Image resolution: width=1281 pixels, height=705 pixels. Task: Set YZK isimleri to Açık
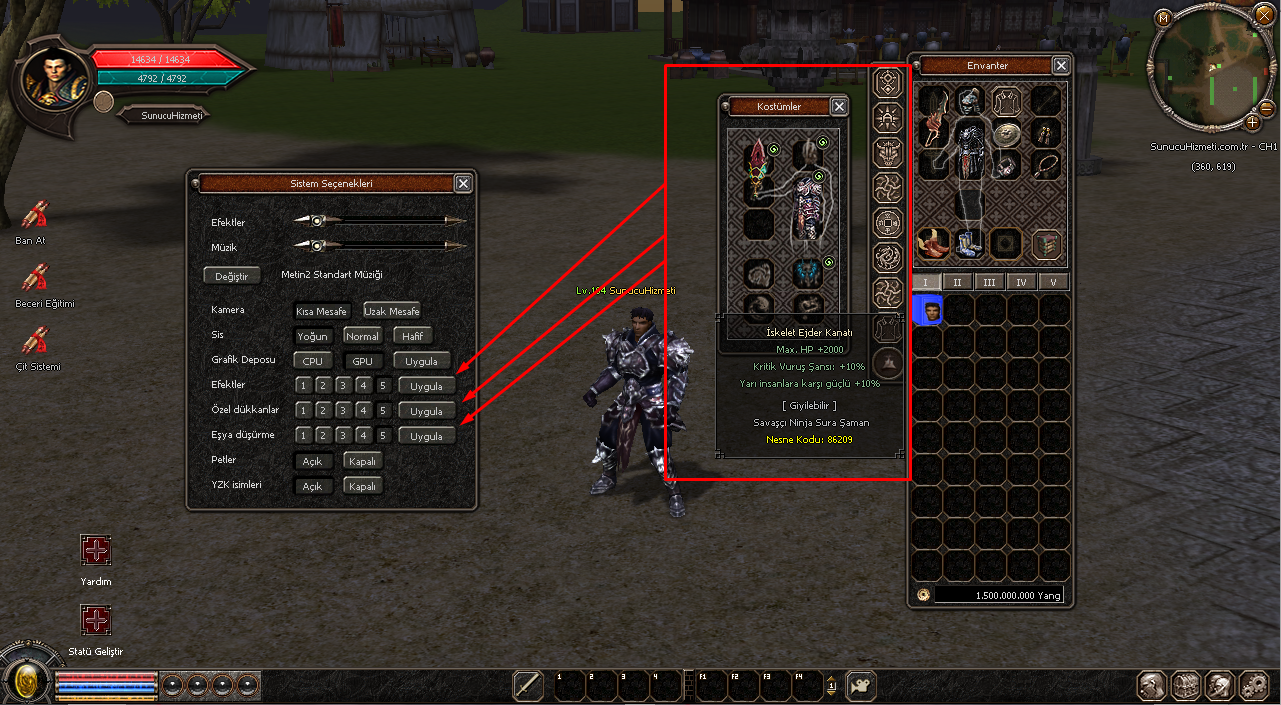coord(313,486)
